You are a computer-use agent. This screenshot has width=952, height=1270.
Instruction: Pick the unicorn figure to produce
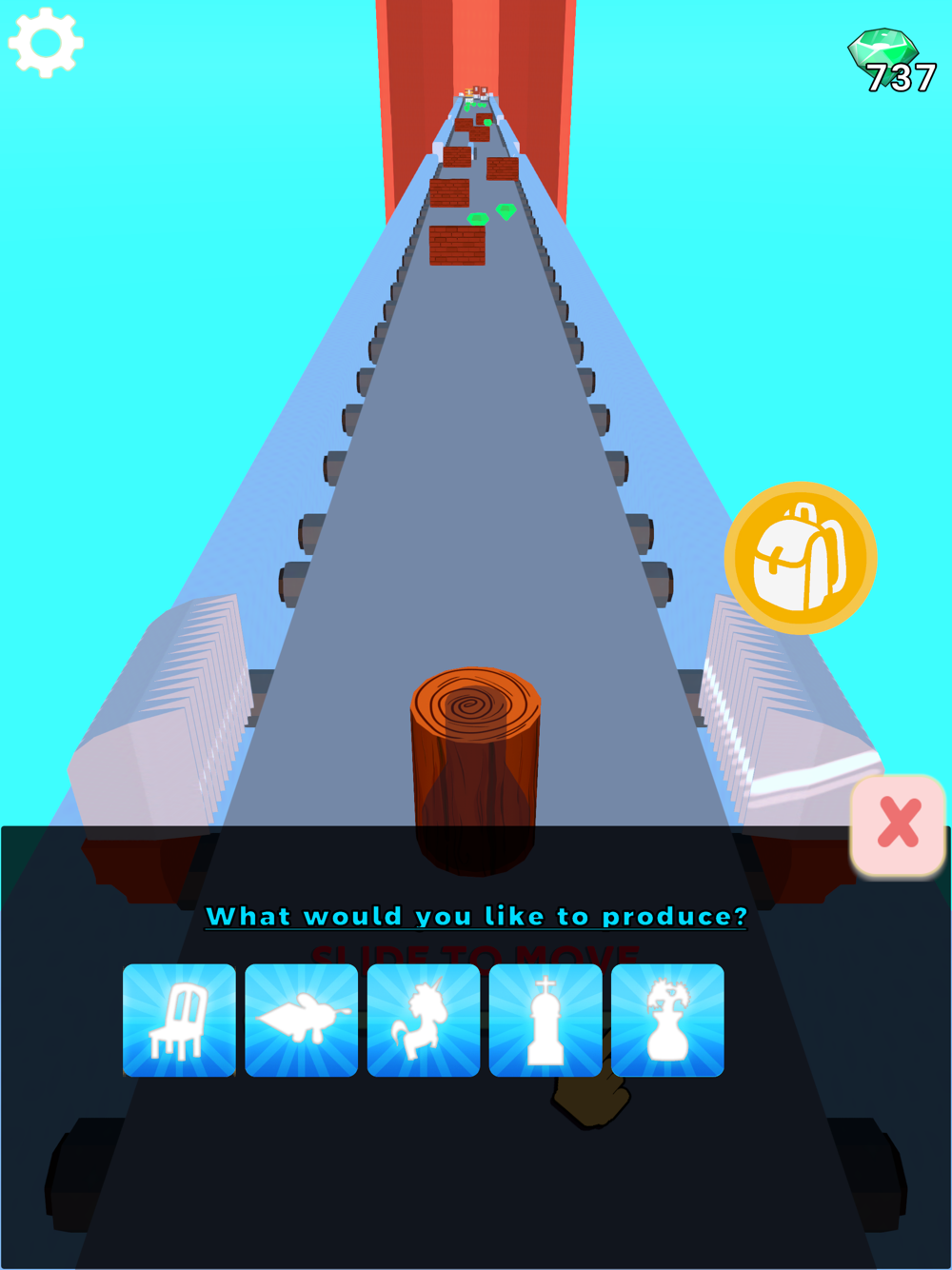tap(424, 1020)
